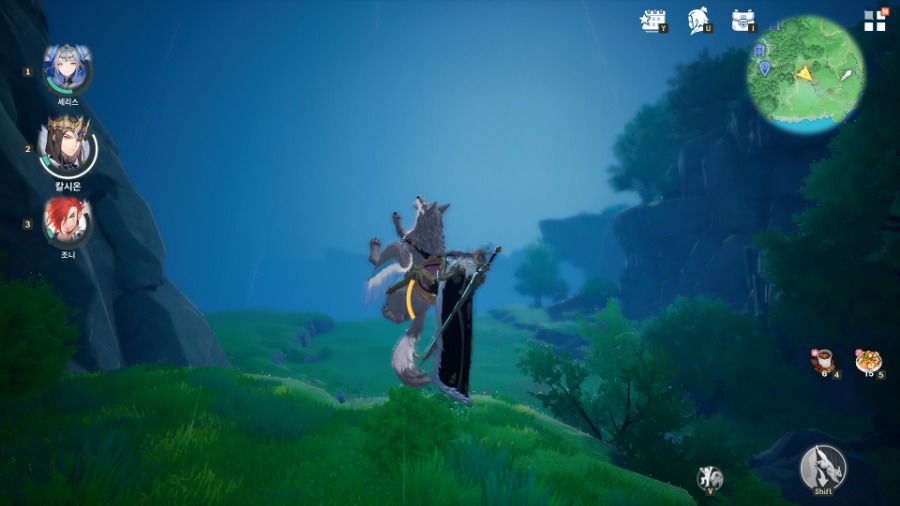900x506 pixels.
Task: Activate the wolf dash dive ability
Action: [822, 467]
